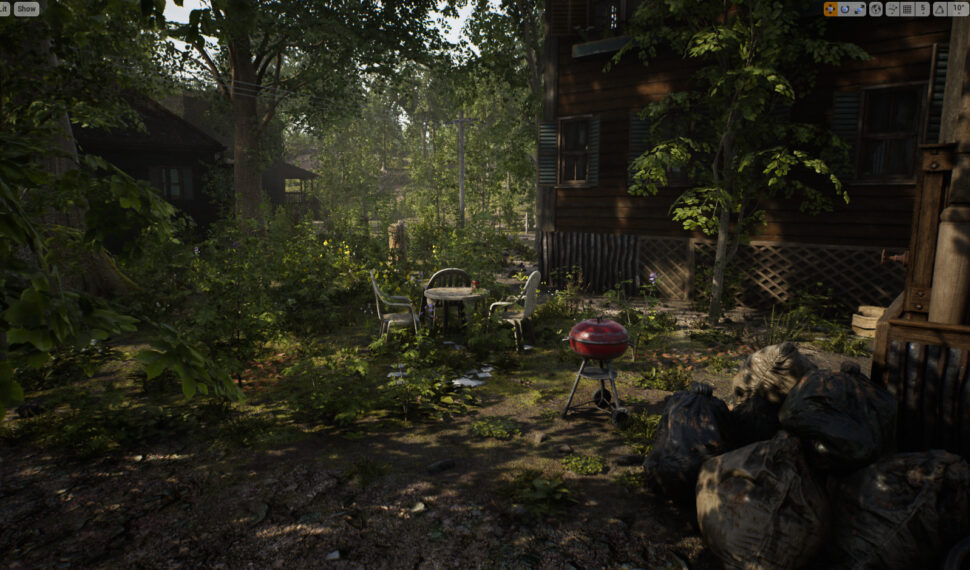Select the rotate gizmo tool
Image resolution: width=970 pixels, height=570 pixels.
pyautogui.click(x=845, y=9)
